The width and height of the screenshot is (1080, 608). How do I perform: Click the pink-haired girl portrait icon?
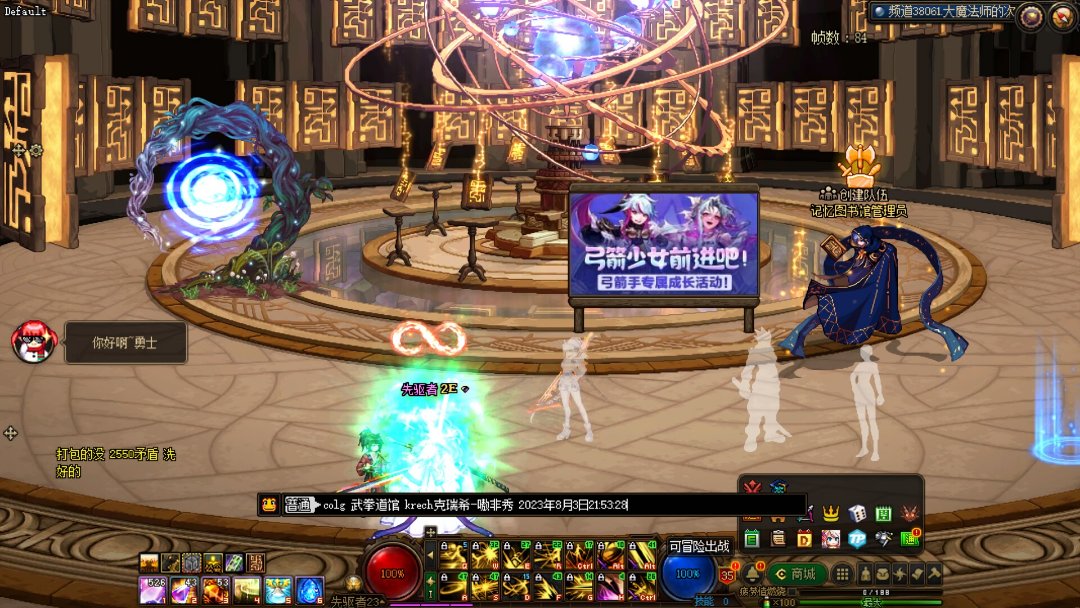830,539
